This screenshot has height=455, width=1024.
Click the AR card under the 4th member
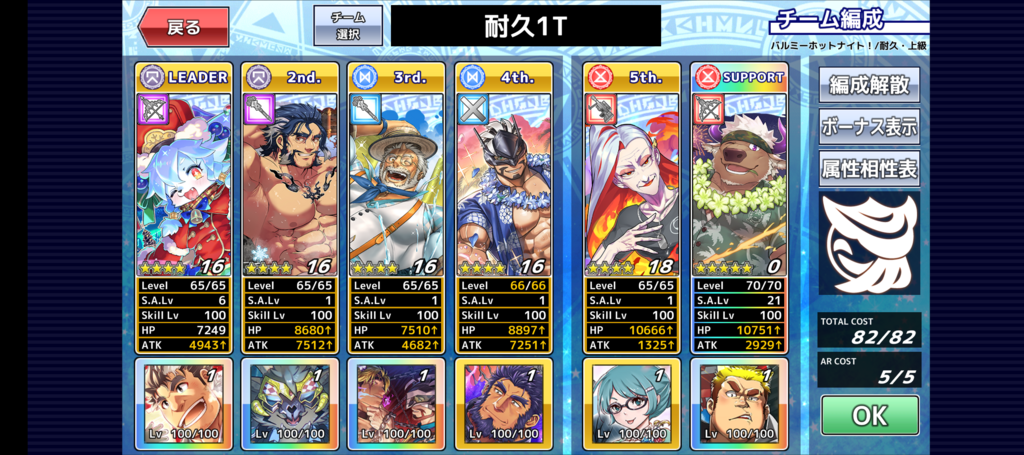point(502,404)
